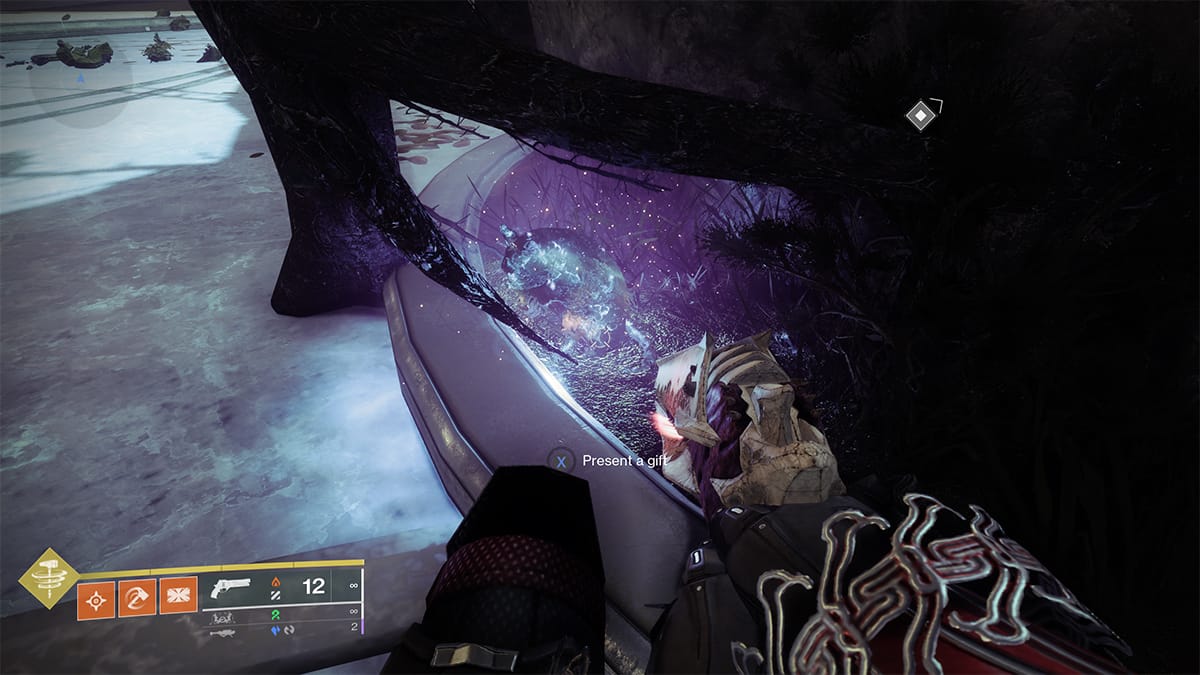
Task: Activate the throwing hammer melee ability
Action: click(136, 600)
